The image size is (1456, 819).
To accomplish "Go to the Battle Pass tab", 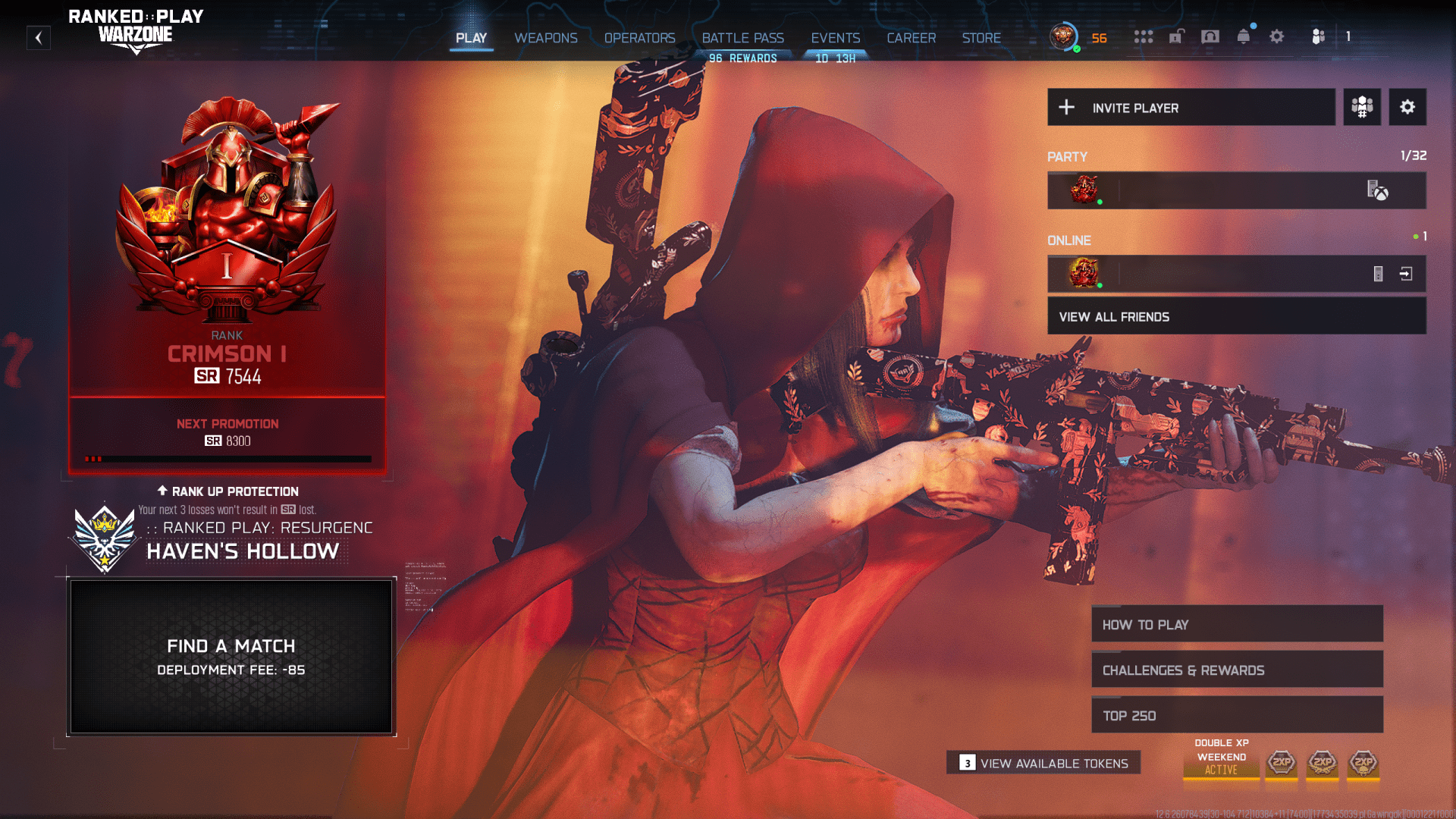I will [742, 38].
